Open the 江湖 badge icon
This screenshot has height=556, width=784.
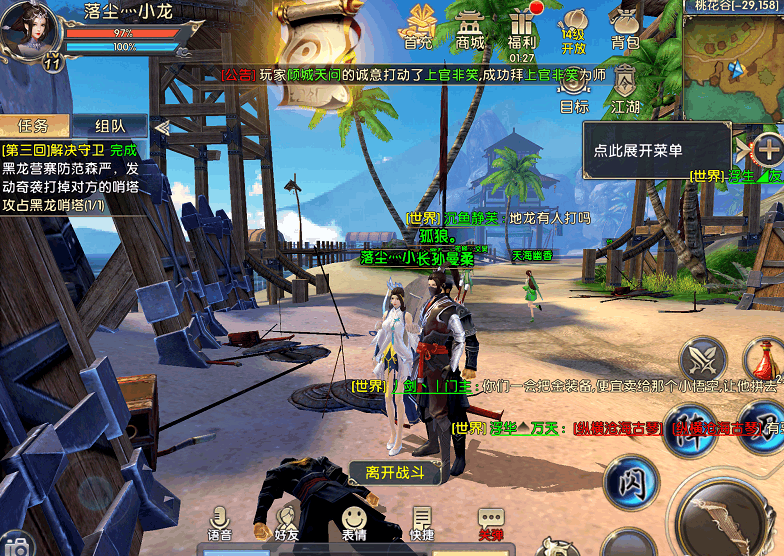(625, 86)
